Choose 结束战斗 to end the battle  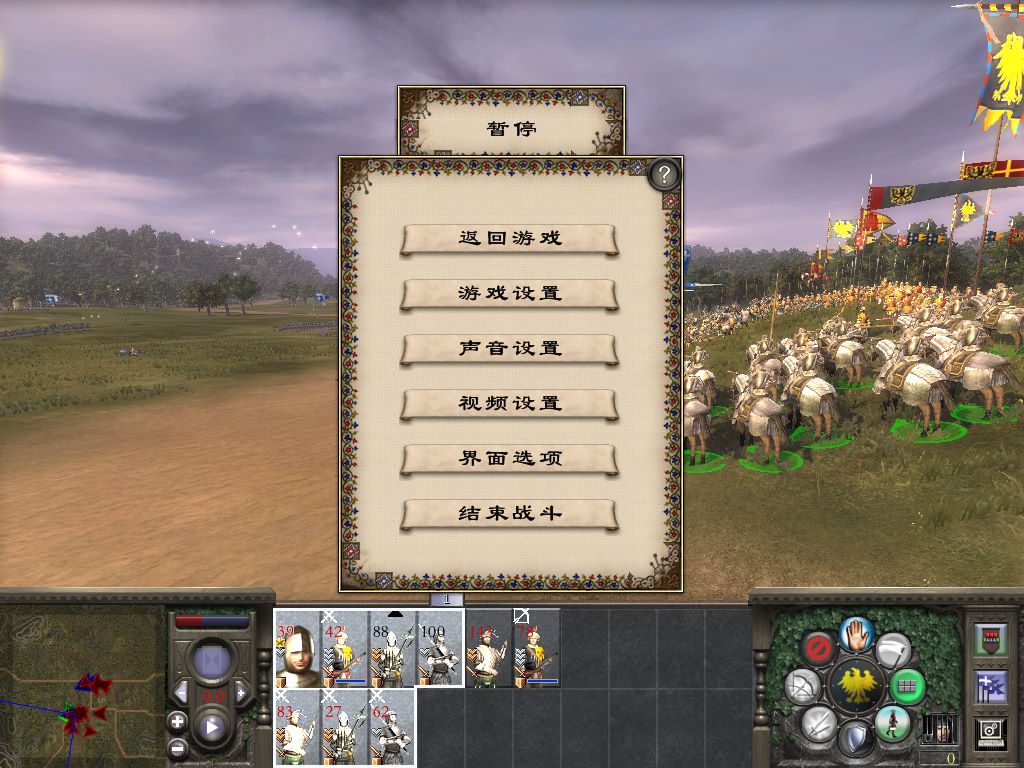click(x=509, y=514)
